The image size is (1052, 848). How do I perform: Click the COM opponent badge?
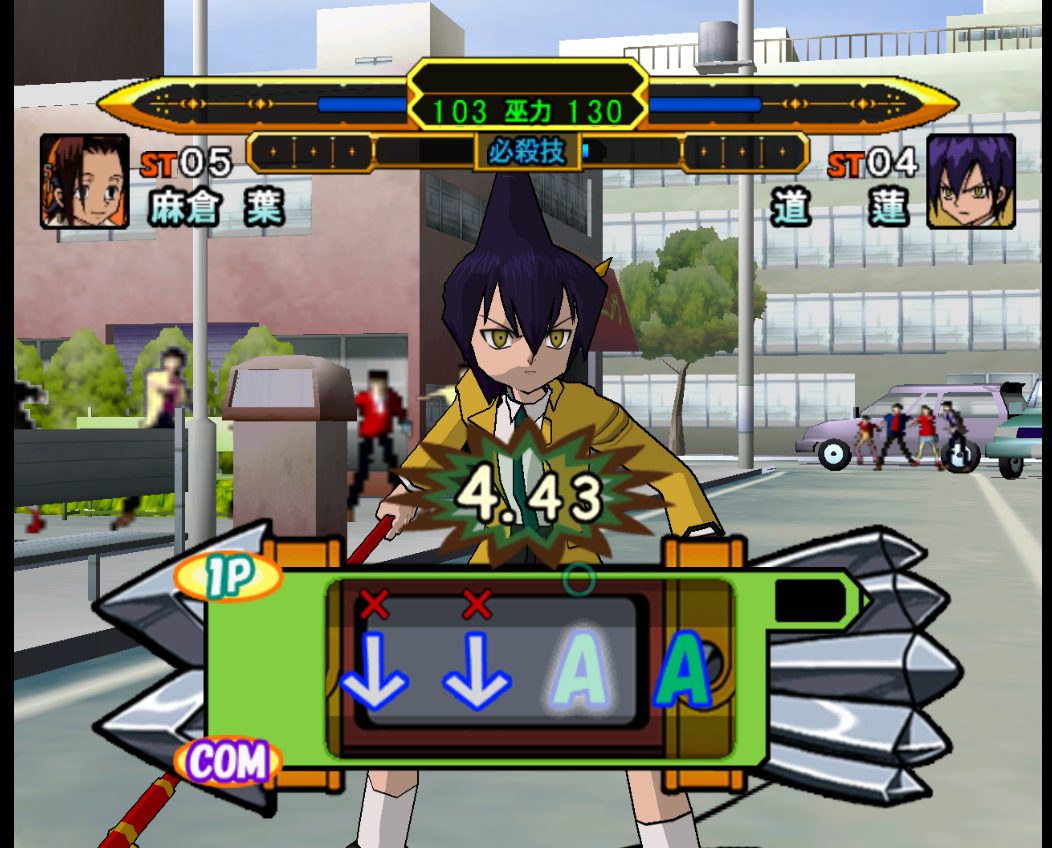(227, 762)
